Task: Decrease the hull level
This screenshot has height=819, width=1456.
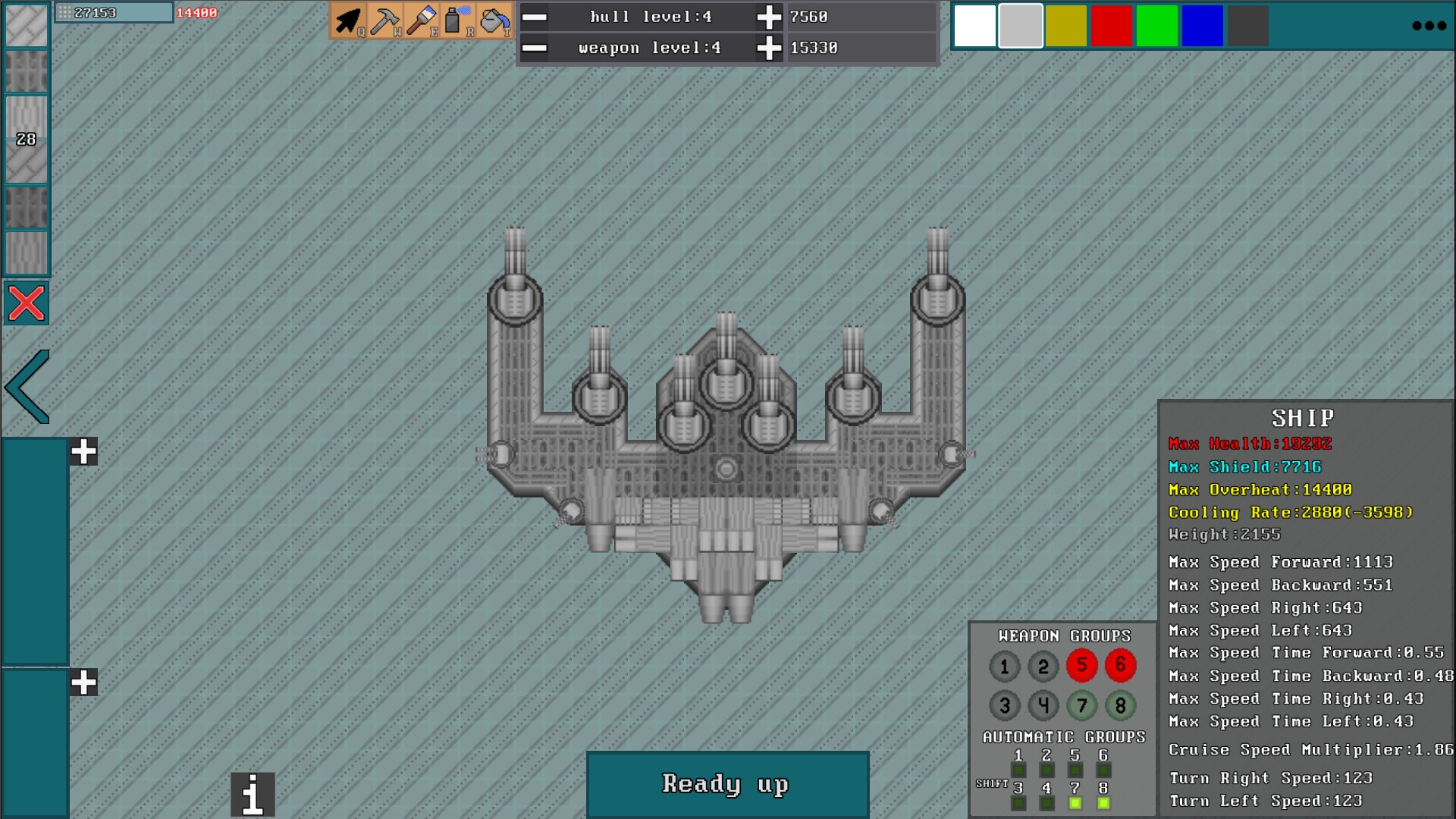Action: point(535,17)
